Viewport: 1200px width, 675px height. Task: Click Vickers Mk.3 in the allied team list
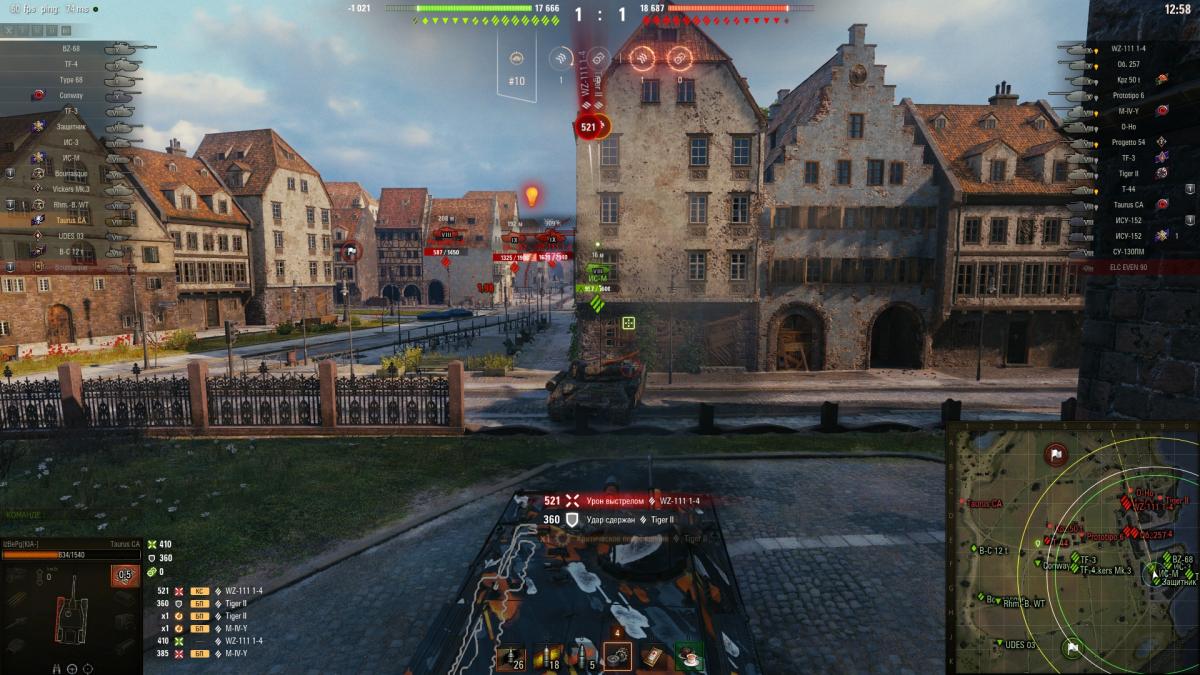coord(70,189)
